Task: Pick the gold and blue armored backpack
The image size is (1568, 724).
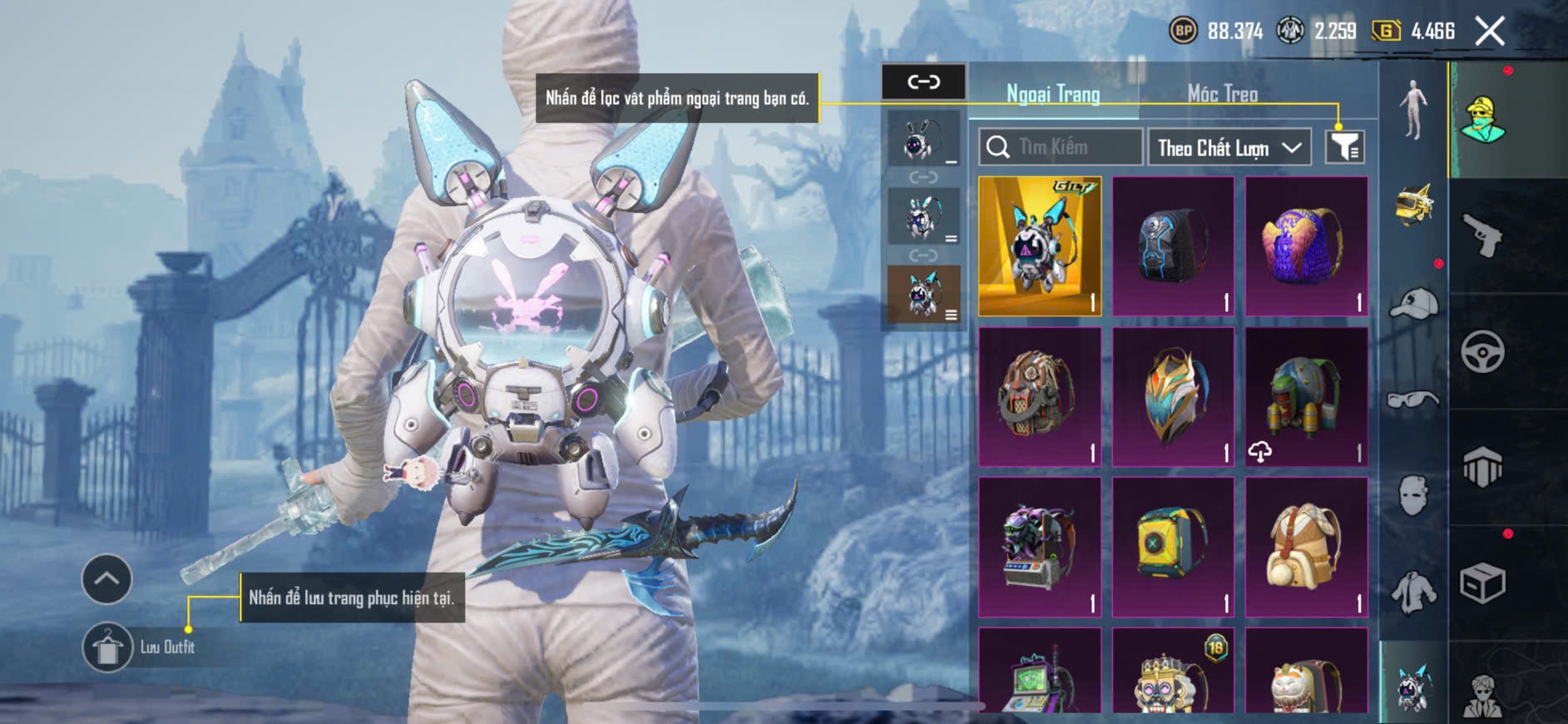Action: [x=1173, y=397]
